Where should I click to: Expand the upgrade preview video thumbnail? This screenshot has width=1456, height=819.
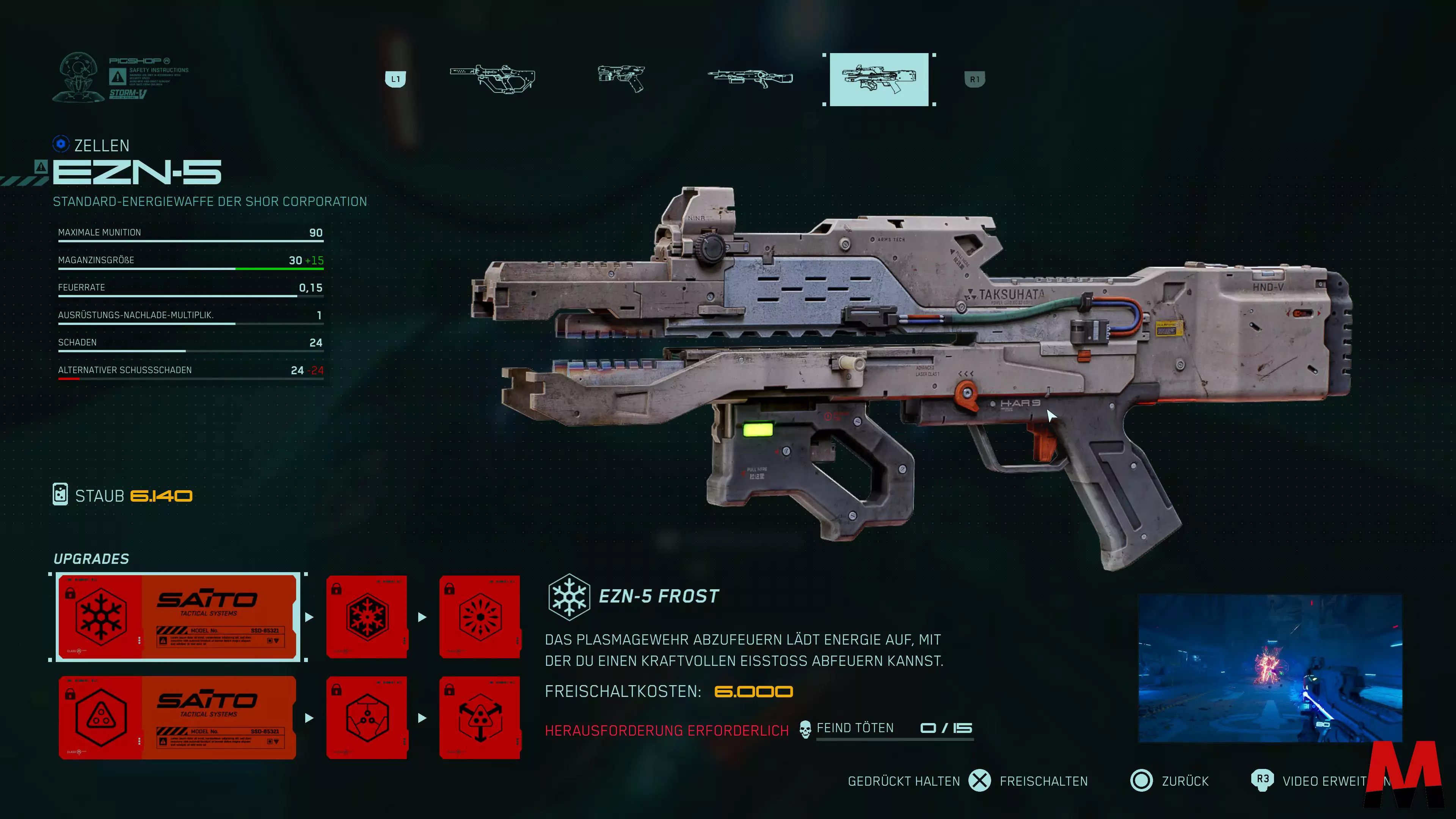pyautogui.click(x=1269, y=668)
